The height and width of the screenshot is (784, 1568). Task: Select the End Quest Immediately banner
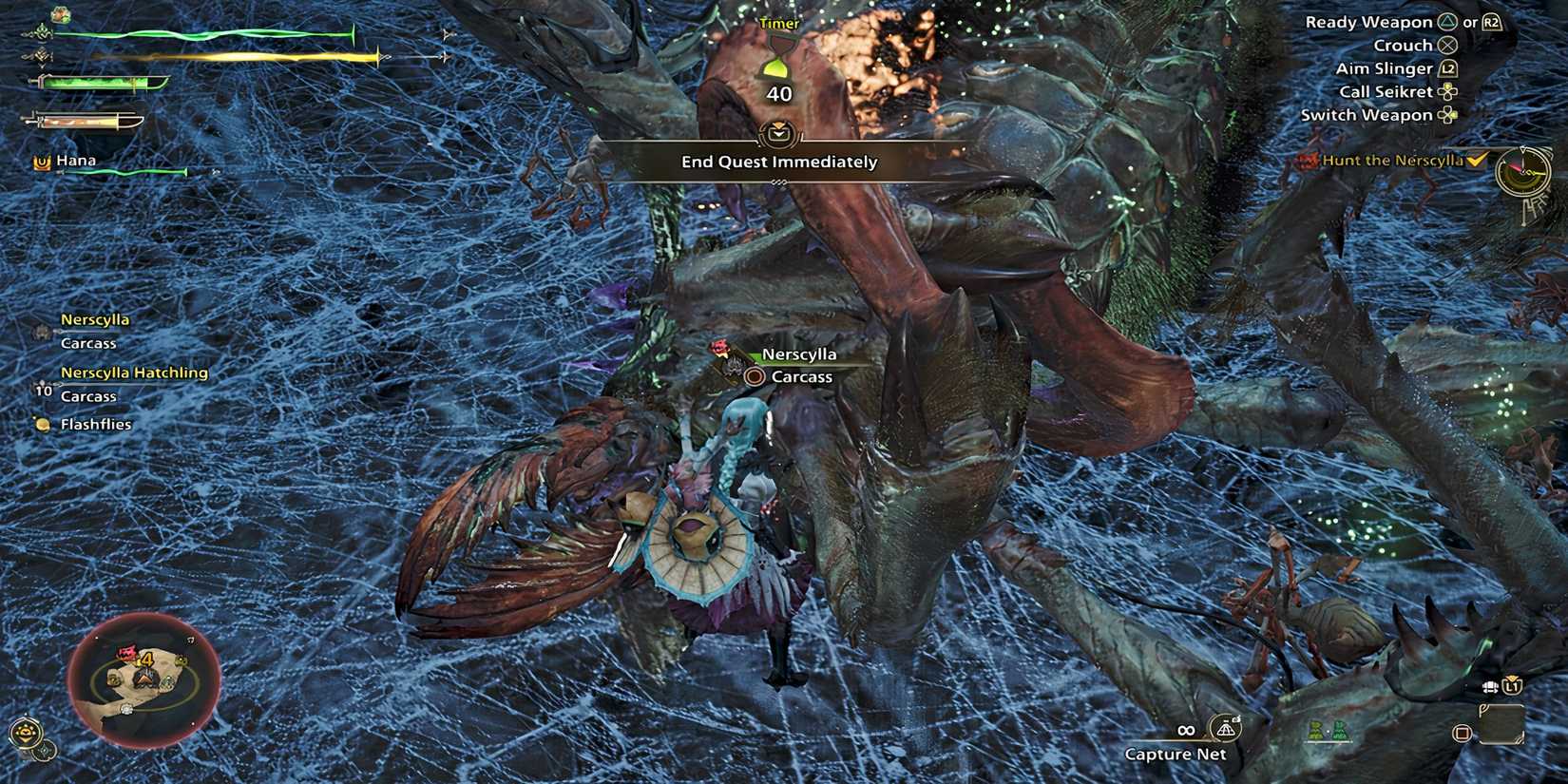coord(777,162)
